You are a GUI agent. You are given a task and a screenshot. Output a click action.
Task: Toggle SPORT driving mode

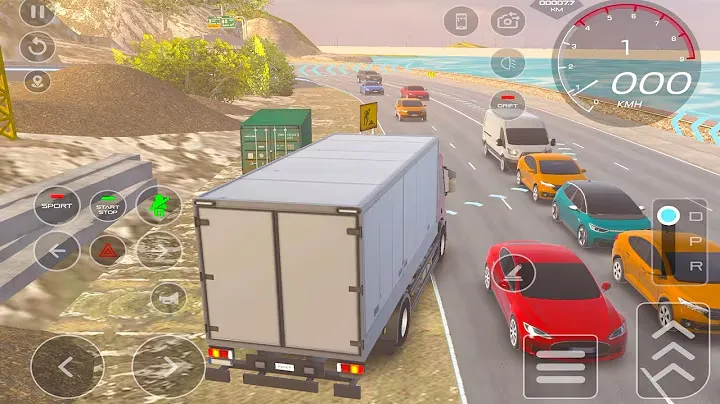tap(57, 207)
